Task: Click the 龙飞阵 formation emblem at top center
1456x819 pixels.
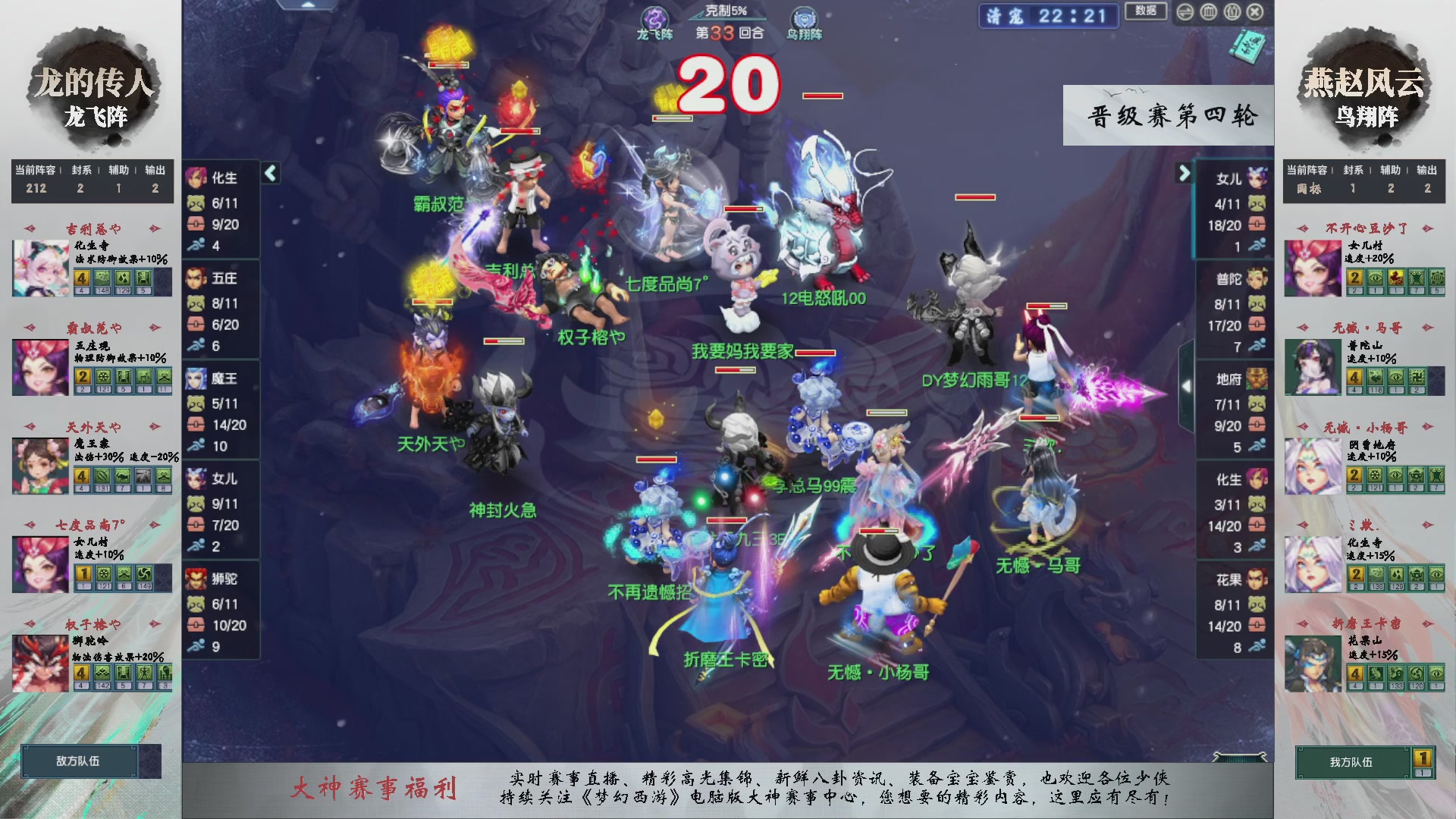Action: pyautogui.click(x=657, y=17)
